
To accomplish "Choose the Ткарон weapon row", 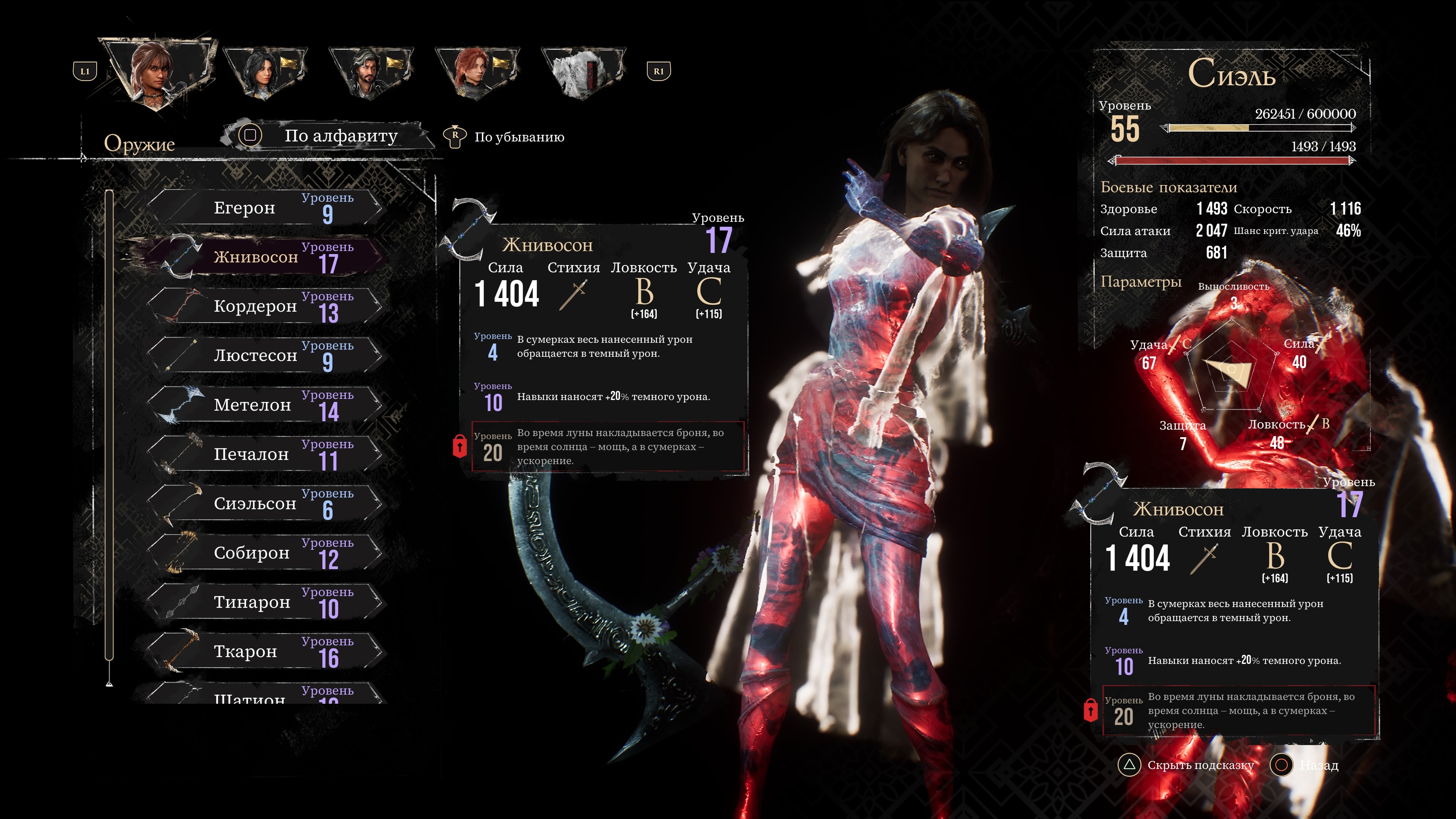I will click(266, 651).
